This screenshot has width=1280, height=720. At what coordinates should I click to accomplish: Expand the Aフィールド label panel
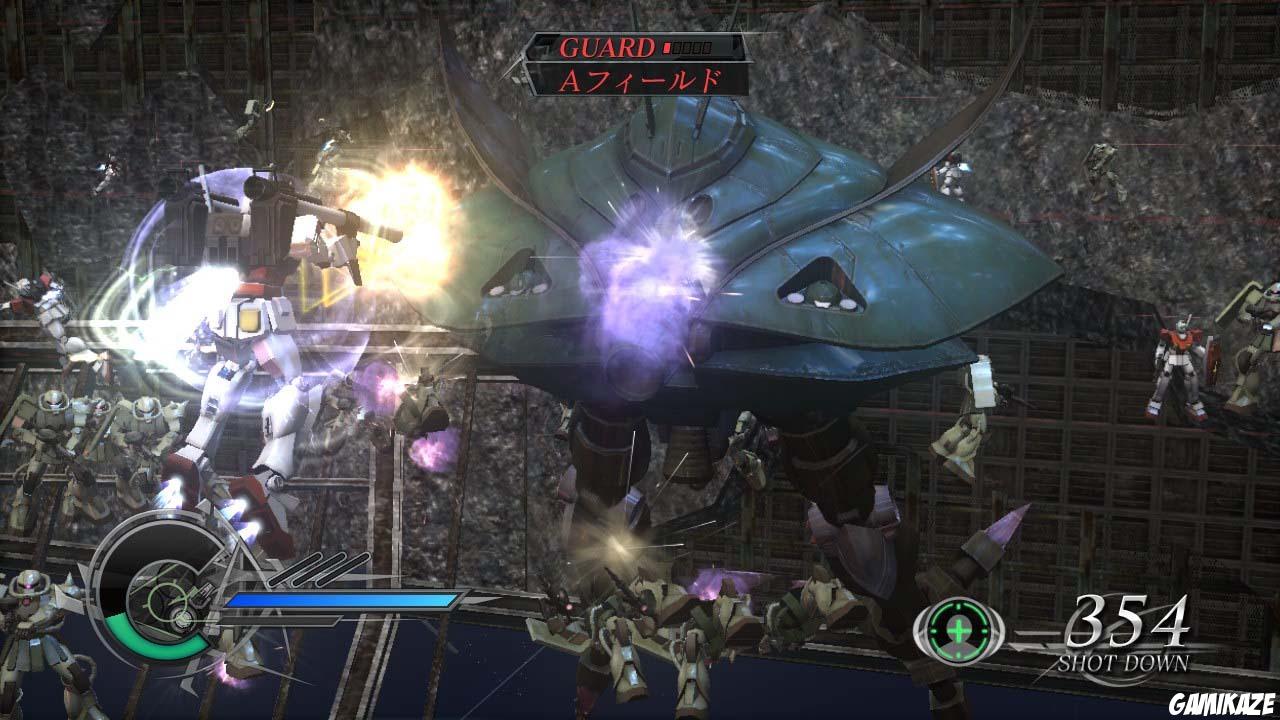640,82
